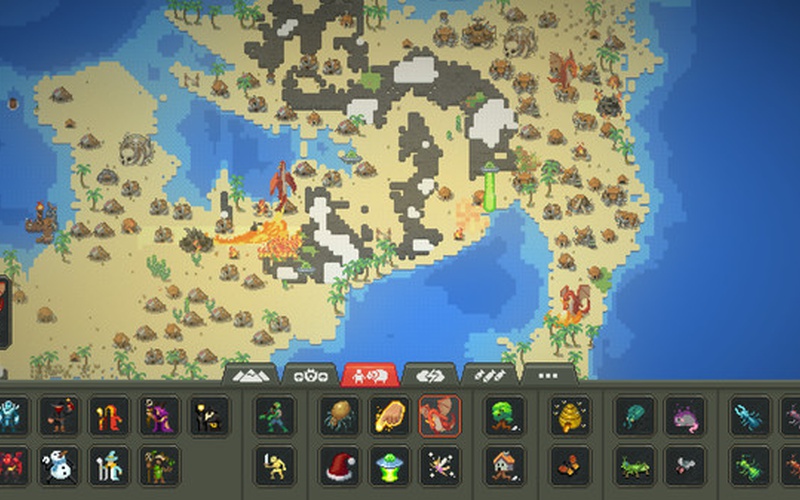
Task: Place a yellow beehive
Action: [570, 416]
